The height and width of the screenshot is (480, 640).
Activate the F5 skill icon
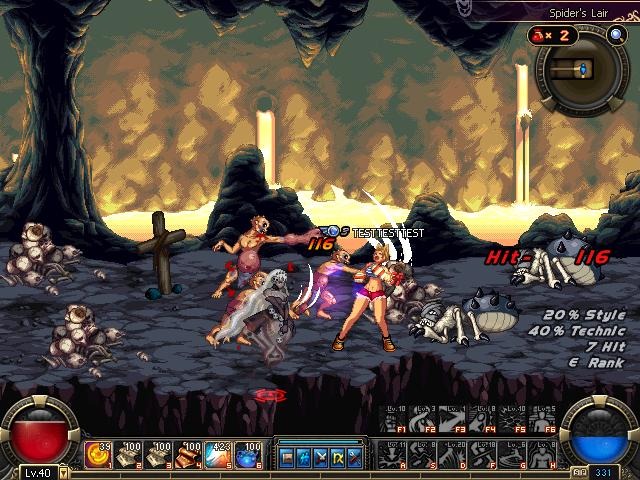tap(516, 420)
